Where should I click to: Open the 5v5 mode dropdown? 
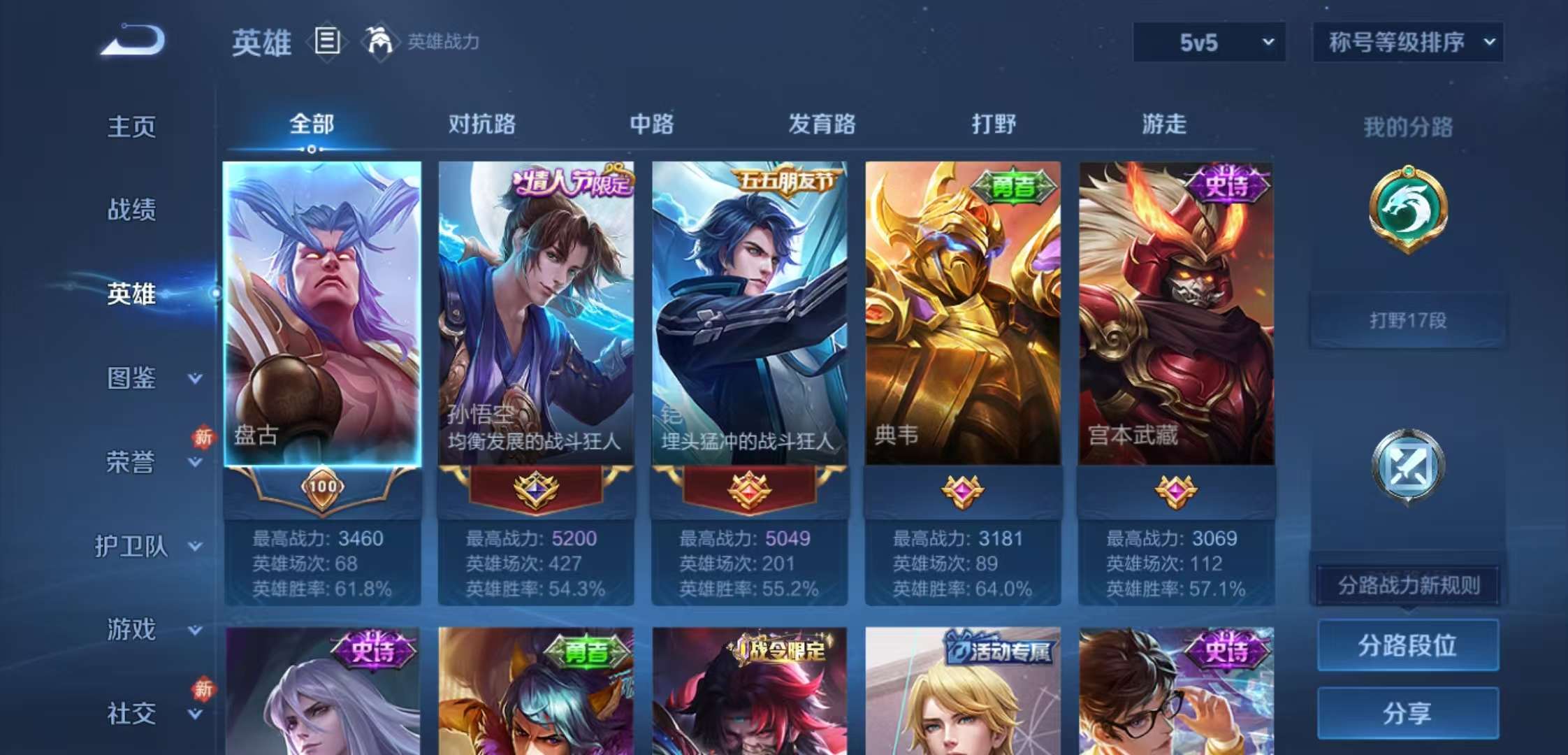(x=1208, y=42)
